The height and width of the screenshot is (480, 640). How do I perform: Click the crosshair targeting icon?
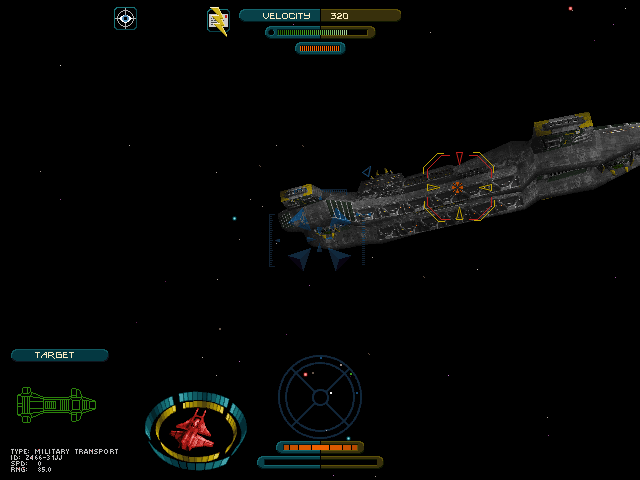point(125,18)
